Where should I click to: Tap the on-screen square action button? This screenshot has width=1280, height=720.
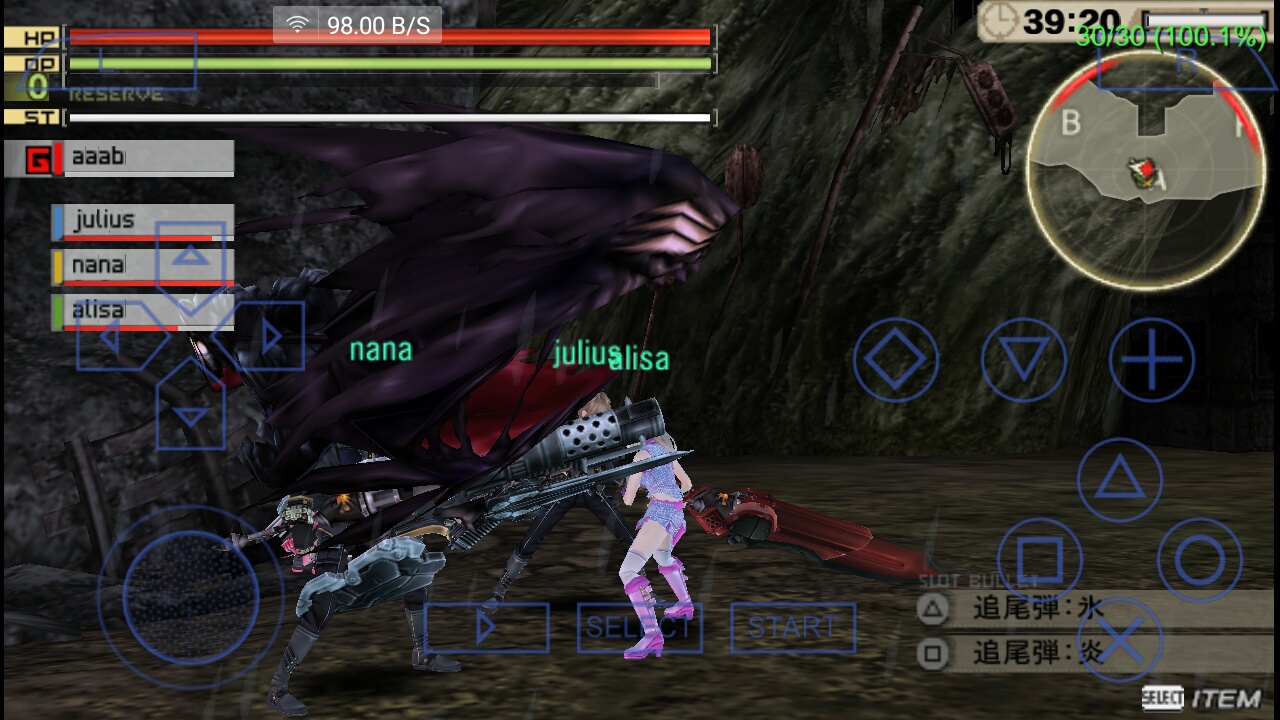1040,560
